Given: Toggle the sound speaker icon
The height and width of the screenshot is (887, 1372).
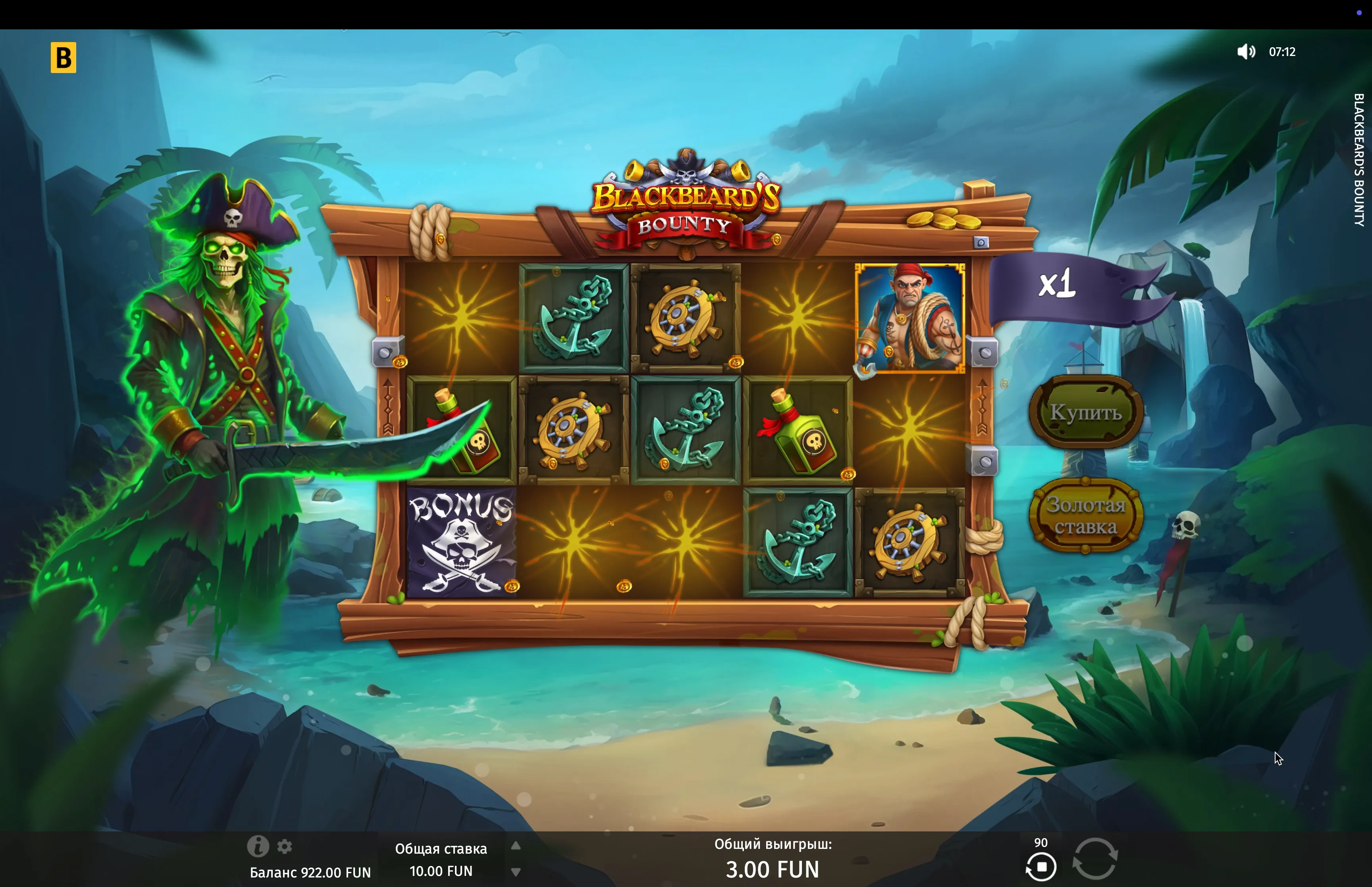Looking at the screenshot, I should pos(1245,52).
